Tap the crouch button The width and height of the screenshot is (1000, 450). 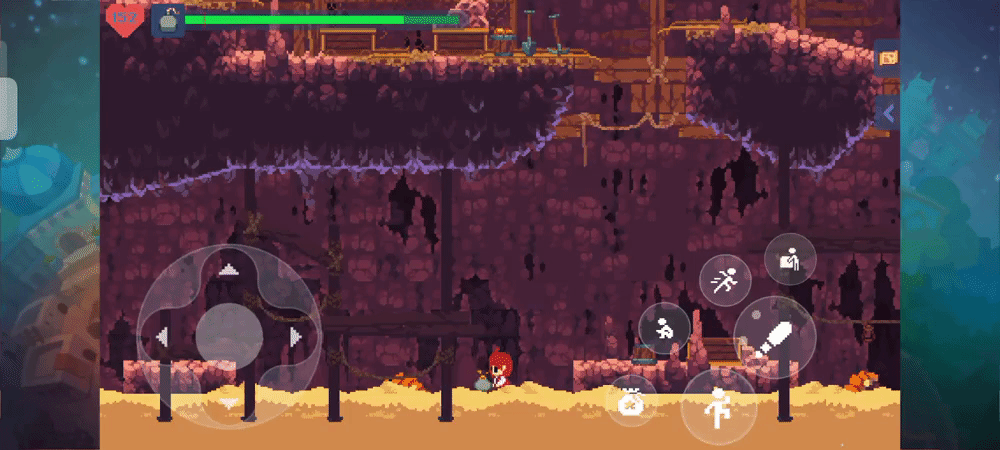(664, 327)
